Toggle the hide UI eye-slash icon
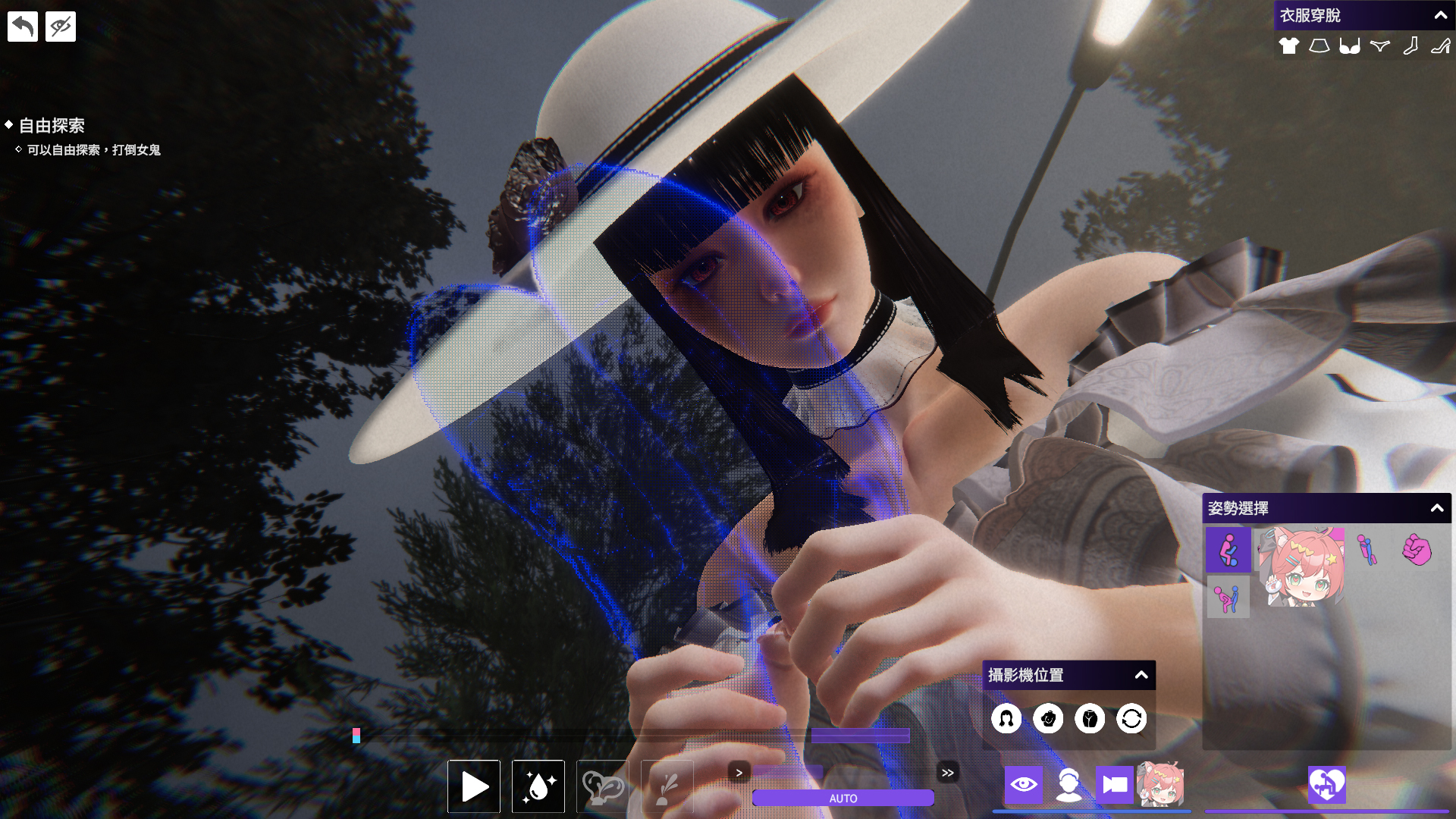The height and width of the screenshot is (819, 1456). point(60,26)
